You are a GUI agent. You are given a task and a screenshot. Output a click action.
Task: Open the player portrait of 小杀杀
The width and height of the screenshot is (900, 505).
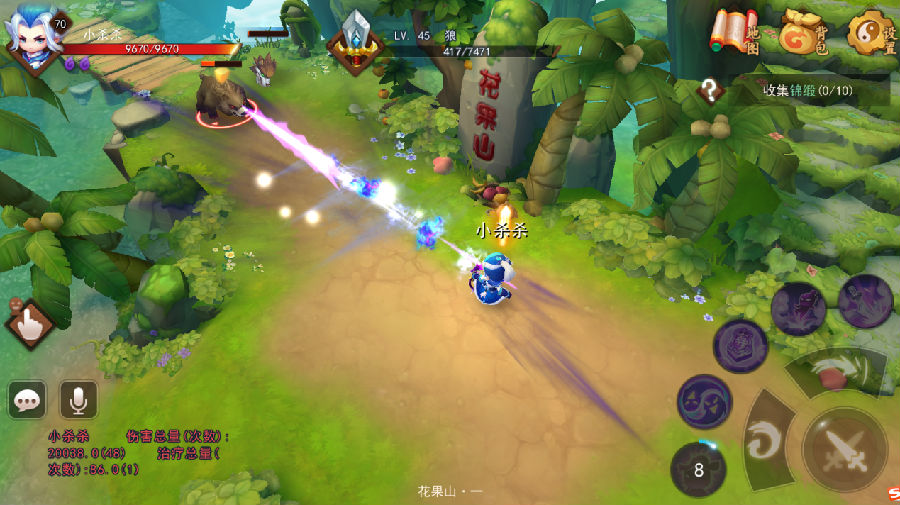(32, 38)
